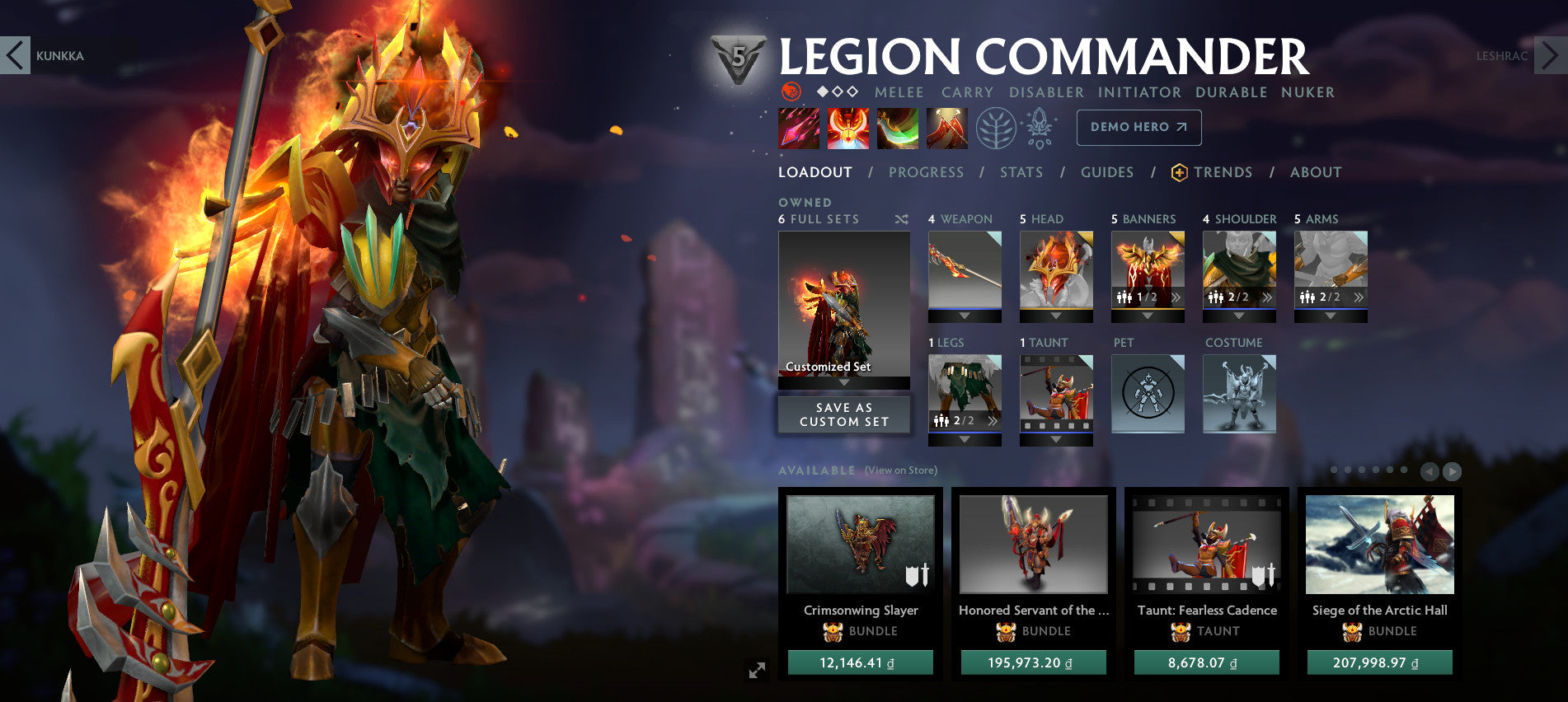Navigate to Leshrac using the right arrow
Image resolution: width=1568 pixels, height=702 pixels.
pyautogui.click(x=1548, y=56)
